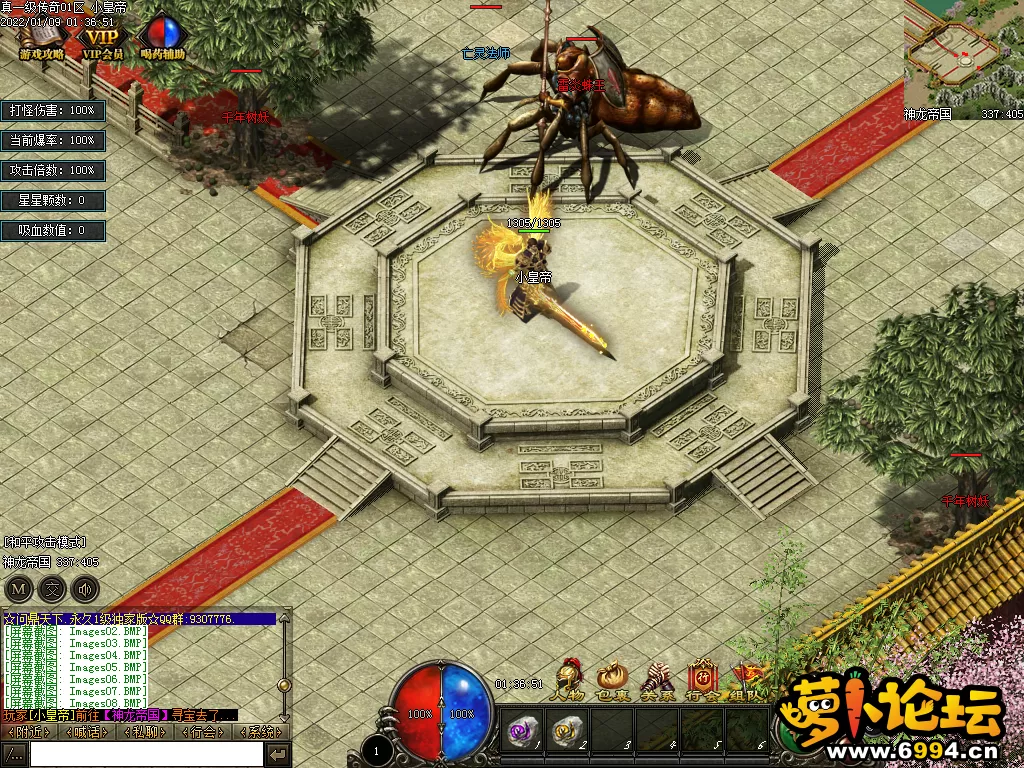This screenshot has height=768, width=1024.
Task: Switch chat to the 喊话 channel
Action: coord(87,732)
